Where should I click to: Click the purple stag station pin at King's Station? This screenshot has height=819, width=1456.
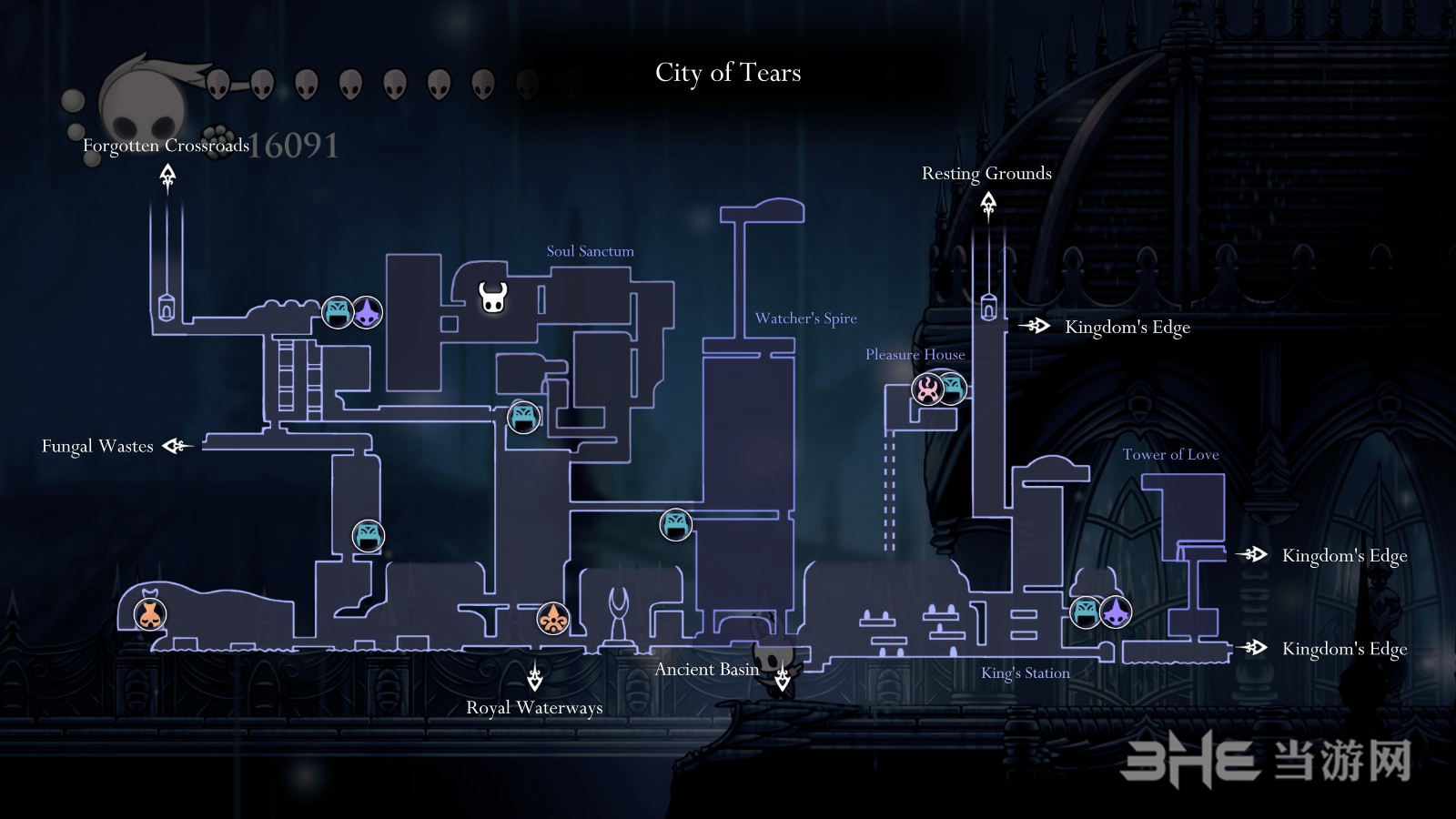(x=1116, y=612)
